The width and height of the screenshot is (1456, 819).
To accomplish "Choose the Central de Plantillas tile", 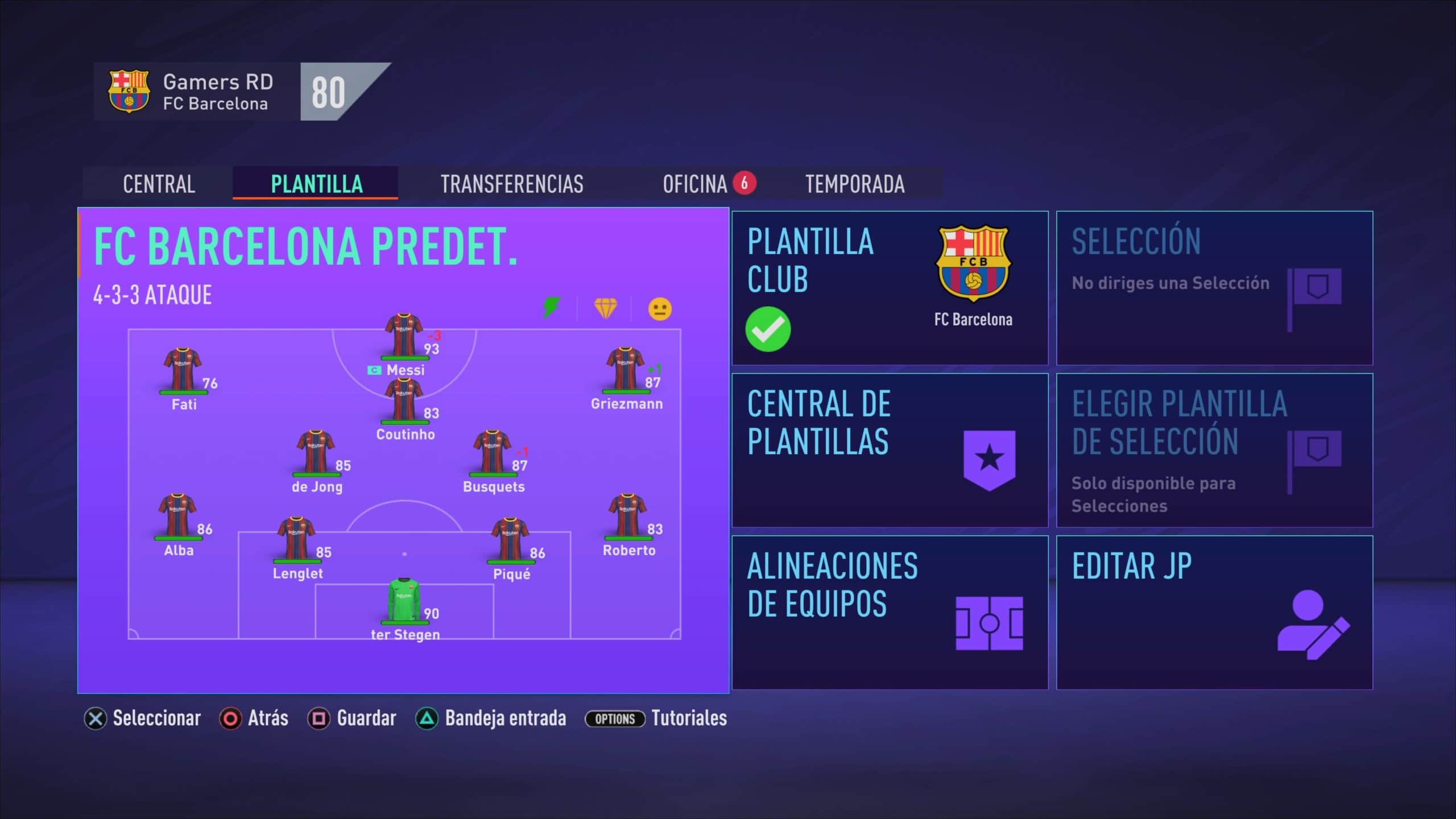I will pos(890,450).
